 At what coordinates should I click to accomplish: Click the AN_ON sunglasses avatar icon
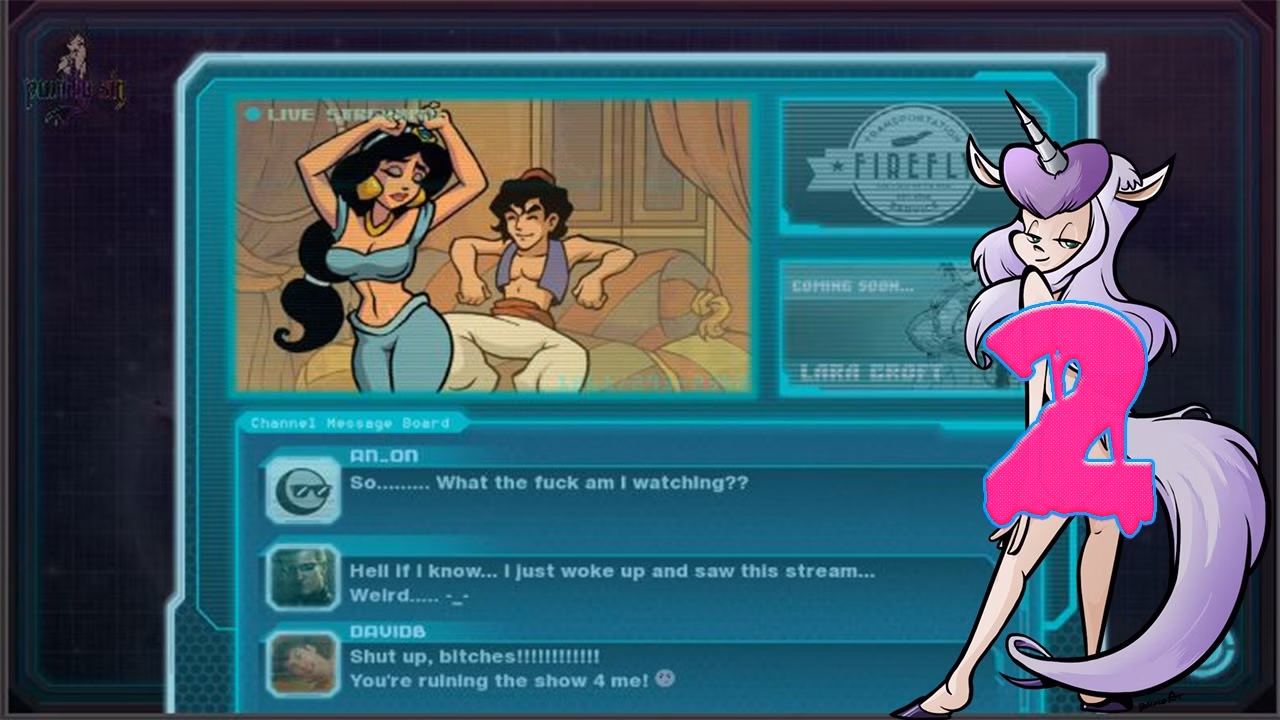click(303, 489)
